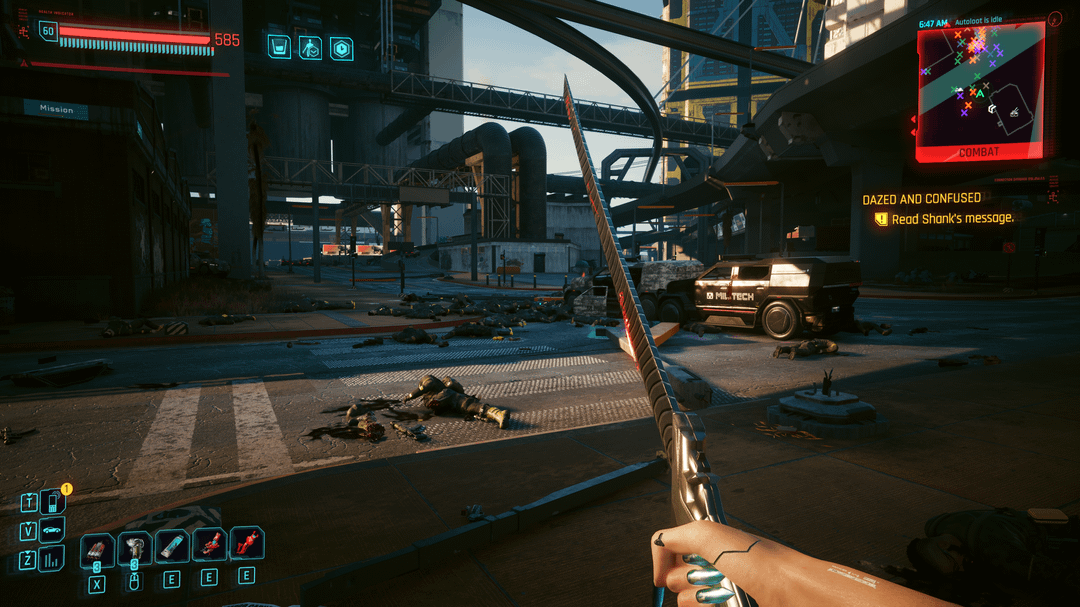Viewport: 1080px width, 607px height.
Task: Open the combat minimap
Action: [980, 88]
